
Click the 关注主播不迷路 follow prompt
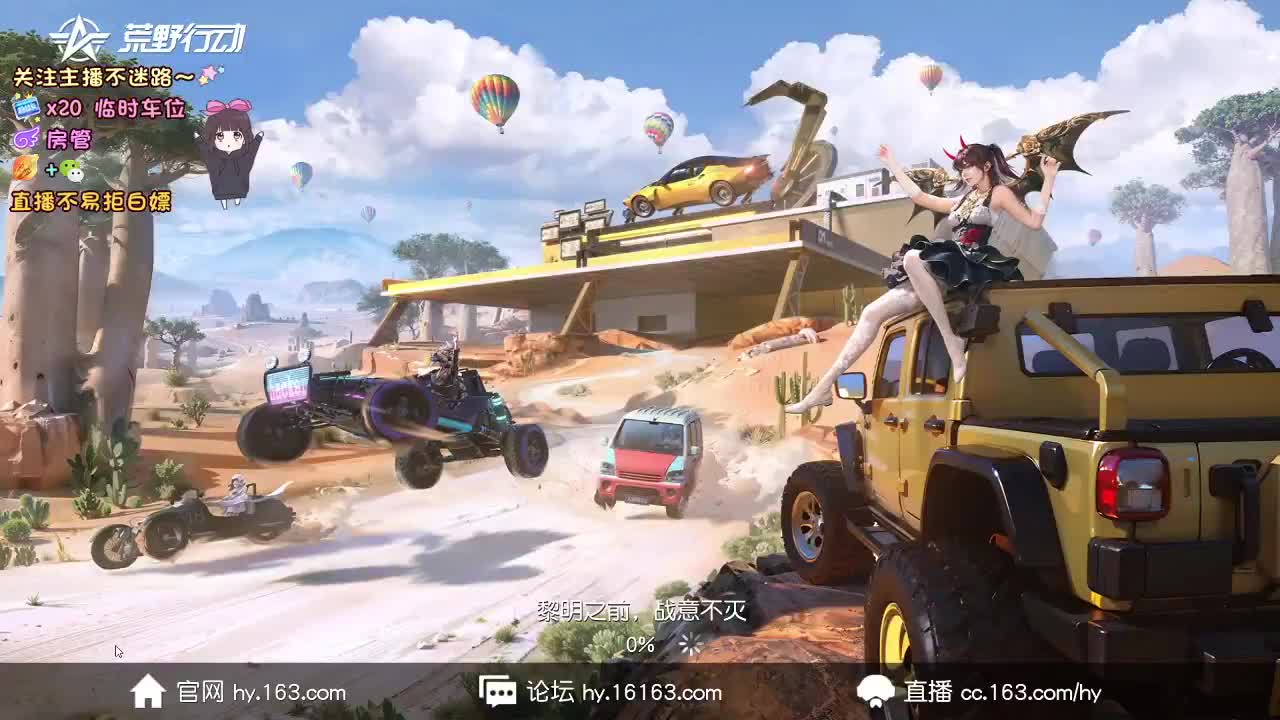pos(95,72)
